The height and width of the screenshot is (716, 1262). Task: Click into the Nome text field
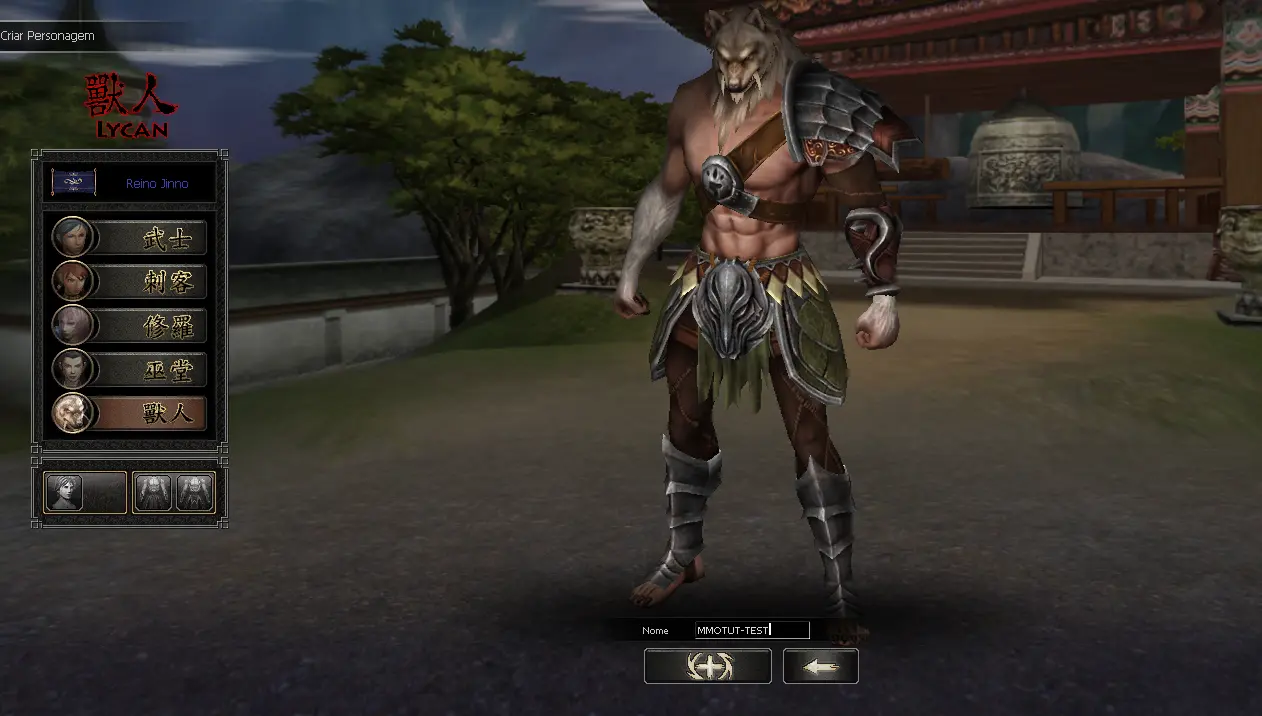(x=751, y=630)
